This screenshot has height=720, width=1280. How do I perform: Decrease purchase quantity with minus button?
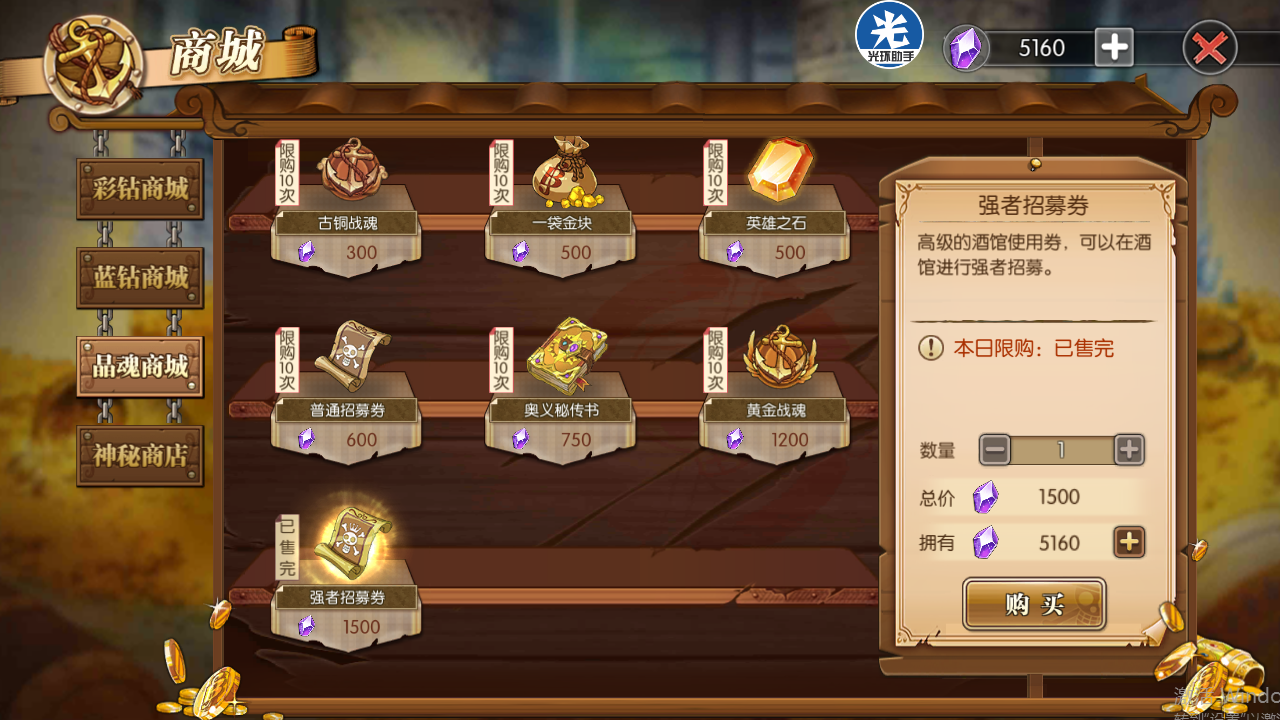tap(995, 450)
